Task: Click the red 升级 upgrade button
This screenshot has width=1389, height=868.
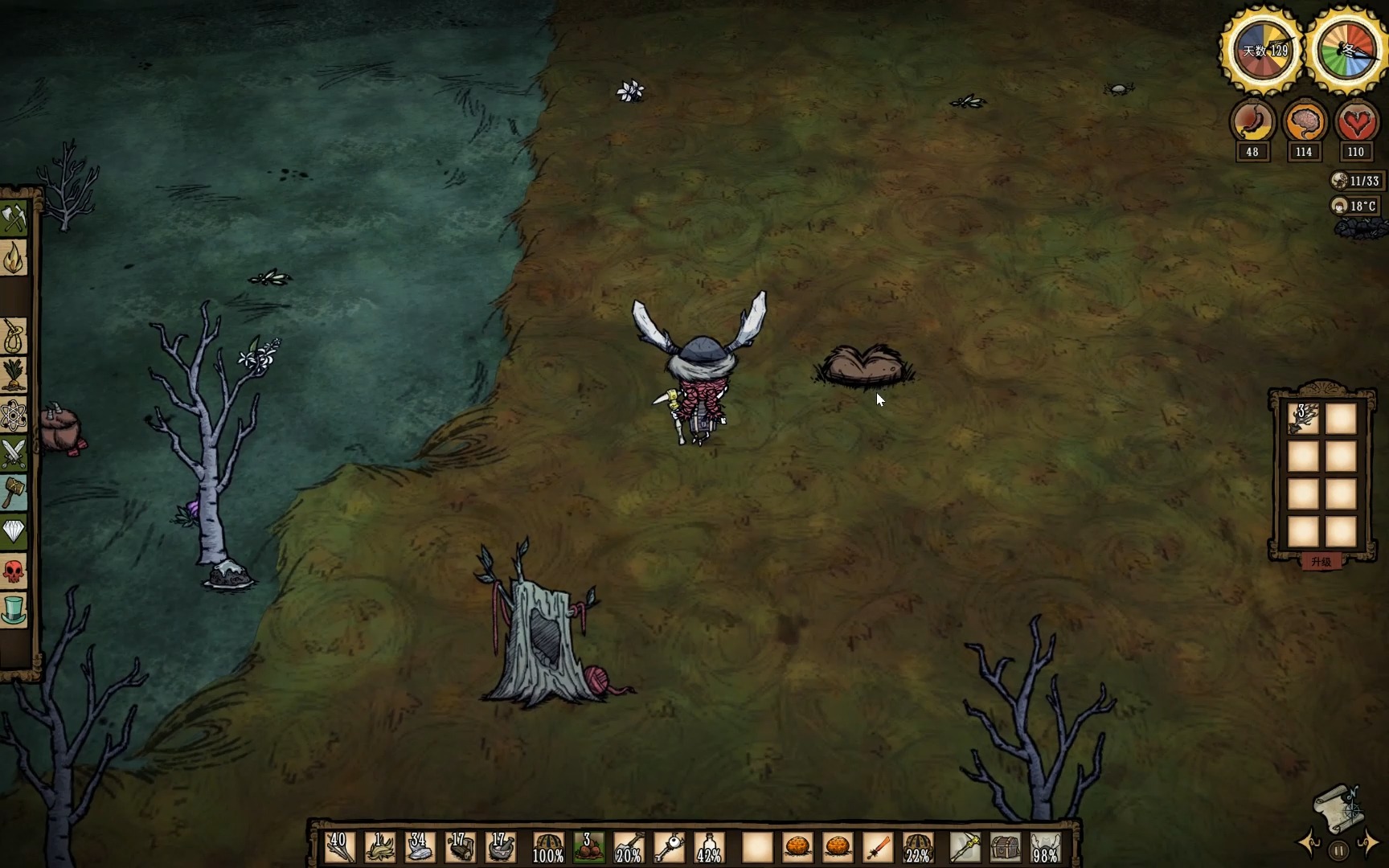Action: pos(1321,562)
